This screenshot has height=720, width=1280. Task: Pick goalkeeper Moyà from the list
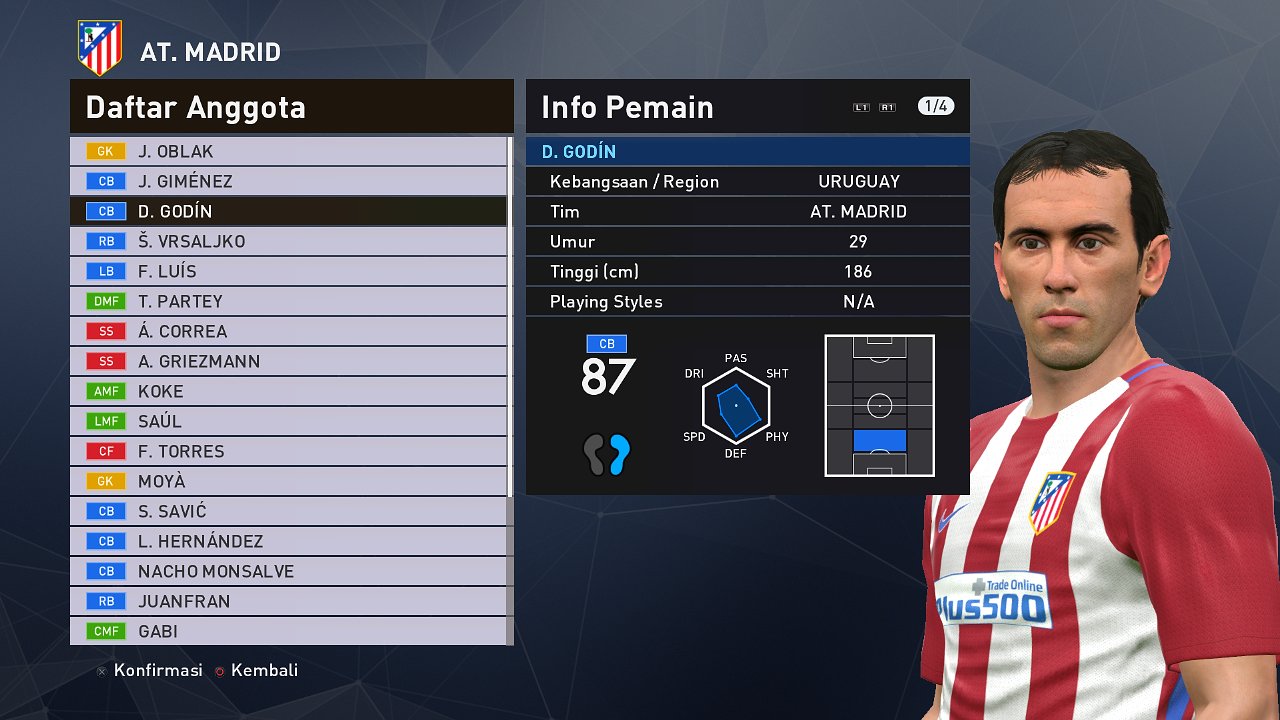click(x=288, y=481)
